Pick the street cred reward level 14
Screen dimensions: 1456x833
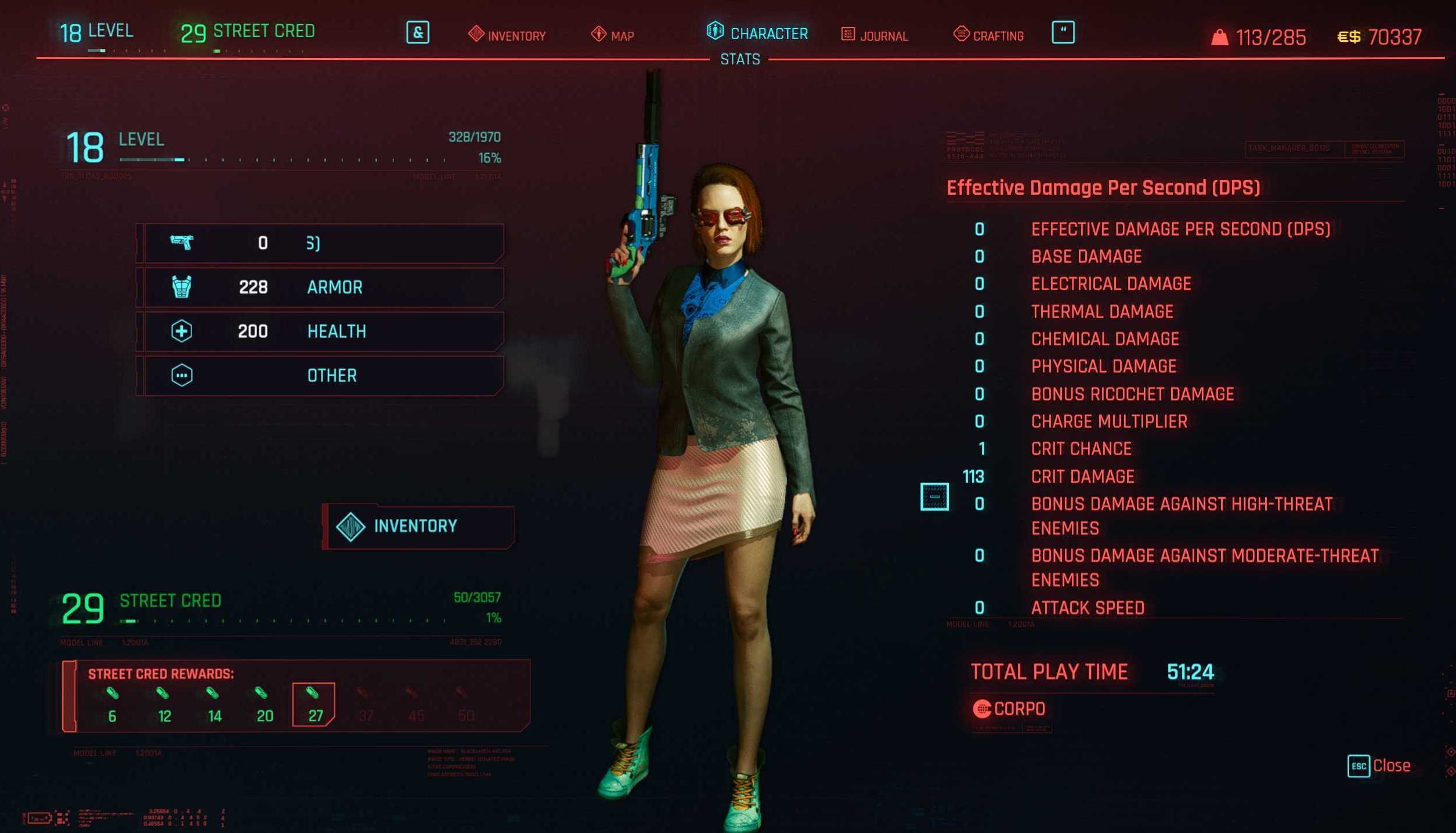click(214, 704)
